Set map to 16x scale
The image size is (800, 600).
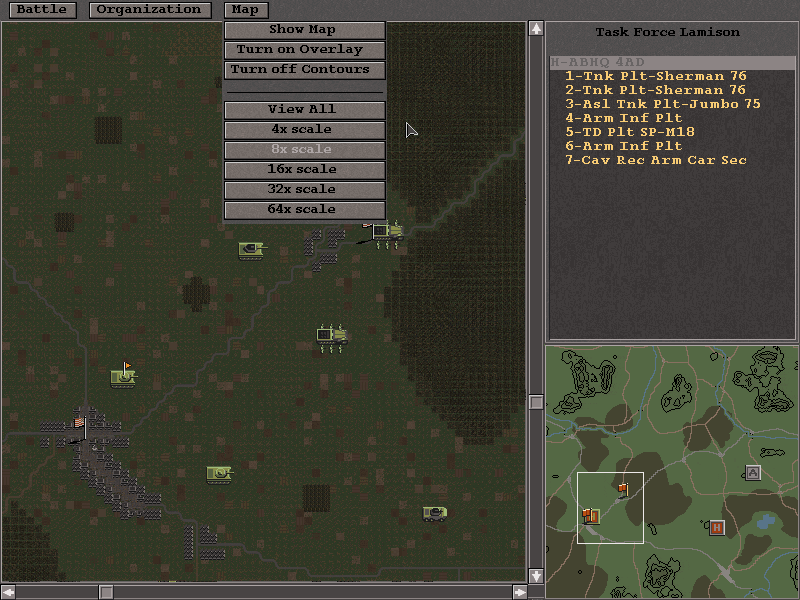304,170
